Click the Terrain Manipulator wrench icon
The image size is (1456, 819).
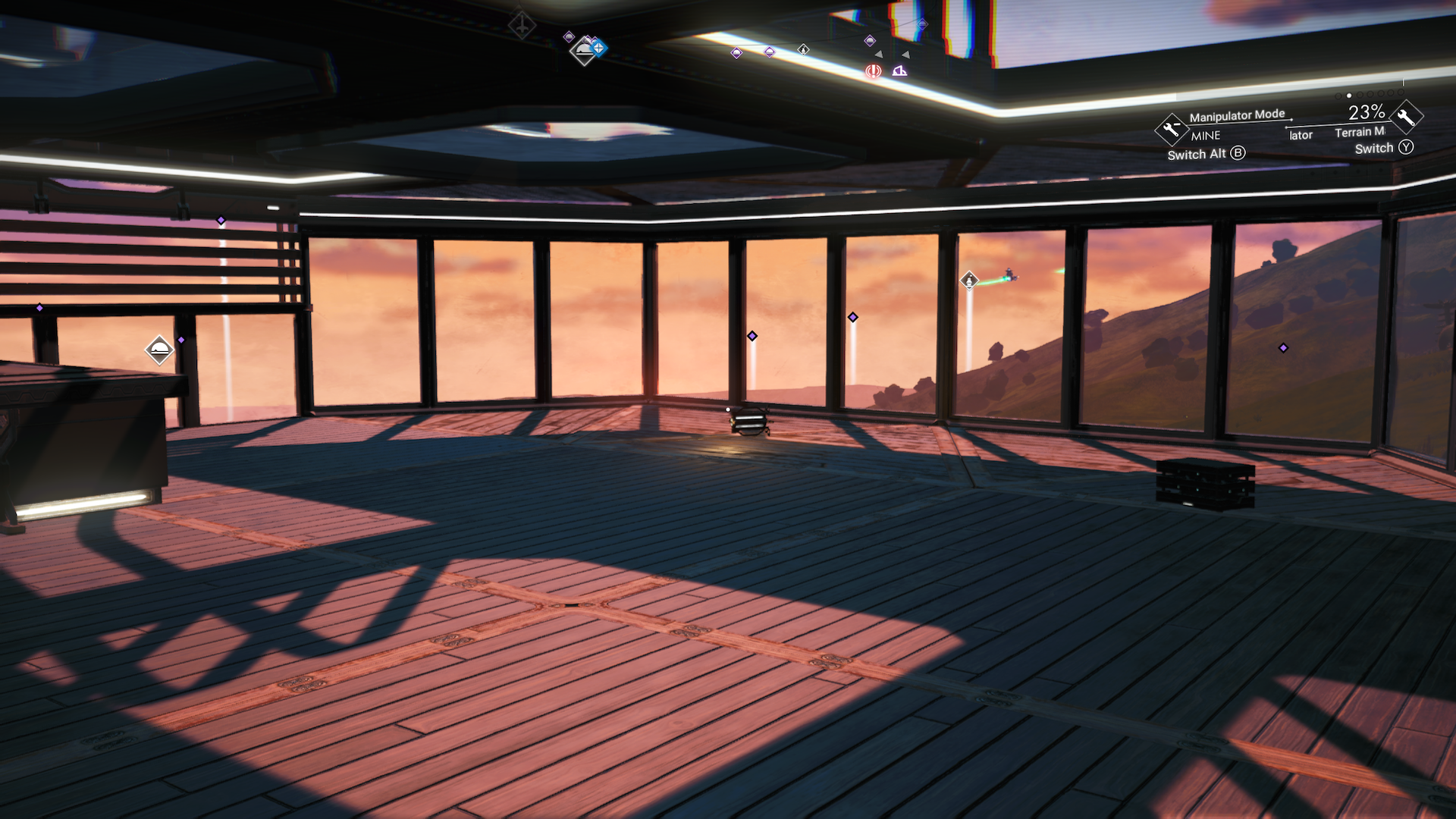pos(1406,123)
